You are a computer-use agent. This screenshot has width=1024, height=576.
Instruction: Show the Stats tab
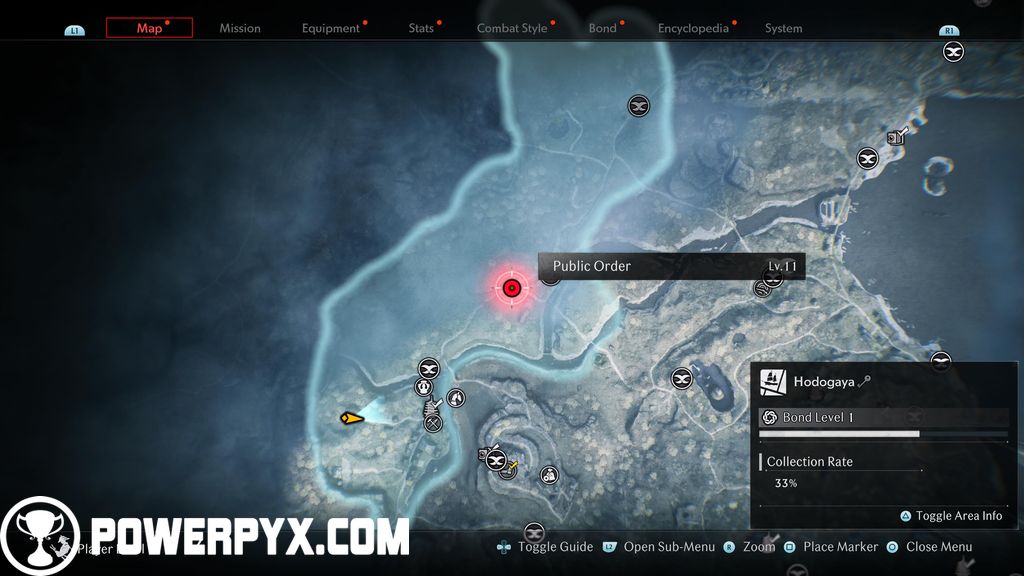[421, 28]
